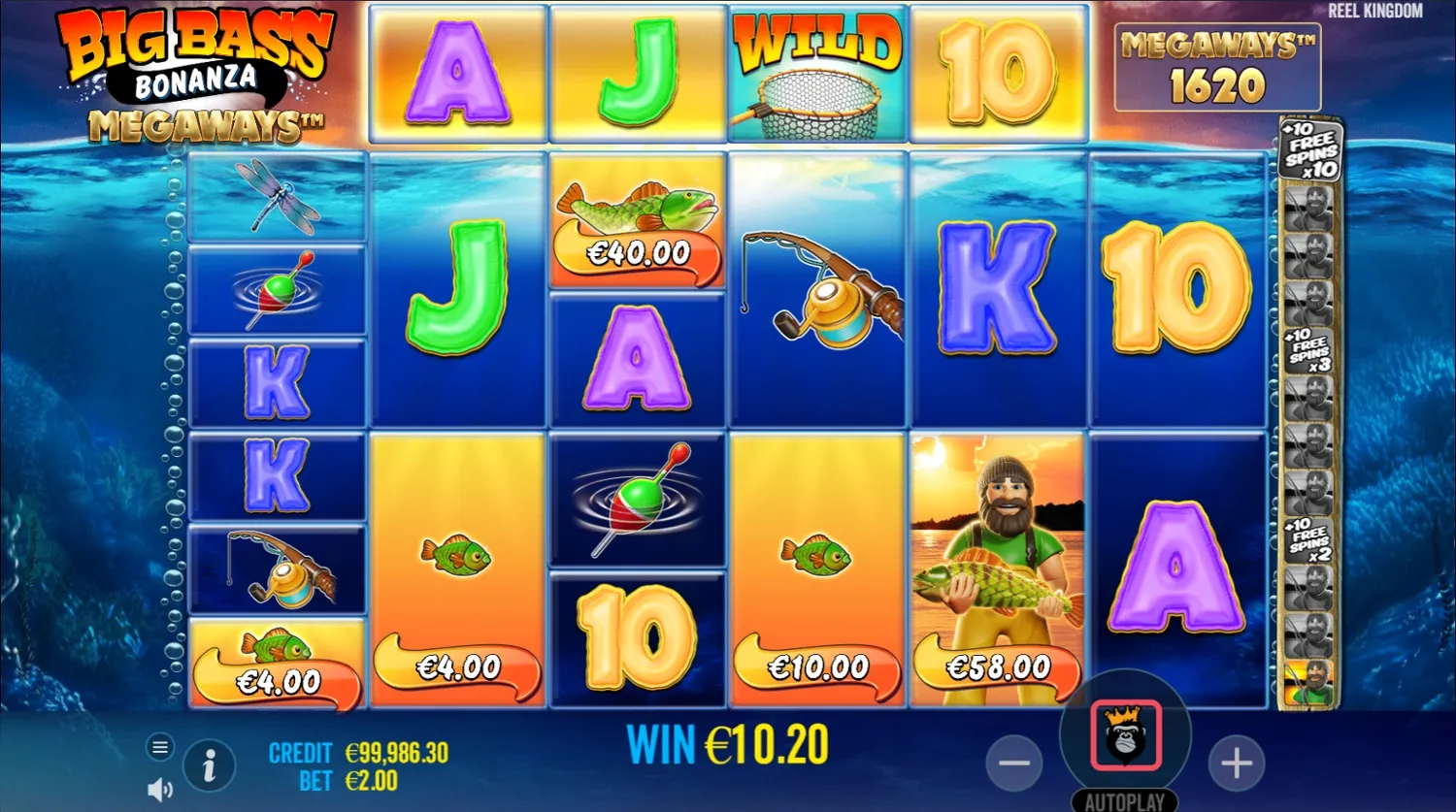Select the dragonfly symbol on first reel
The height and width of the screenshot is (812, 1456).
276,199
